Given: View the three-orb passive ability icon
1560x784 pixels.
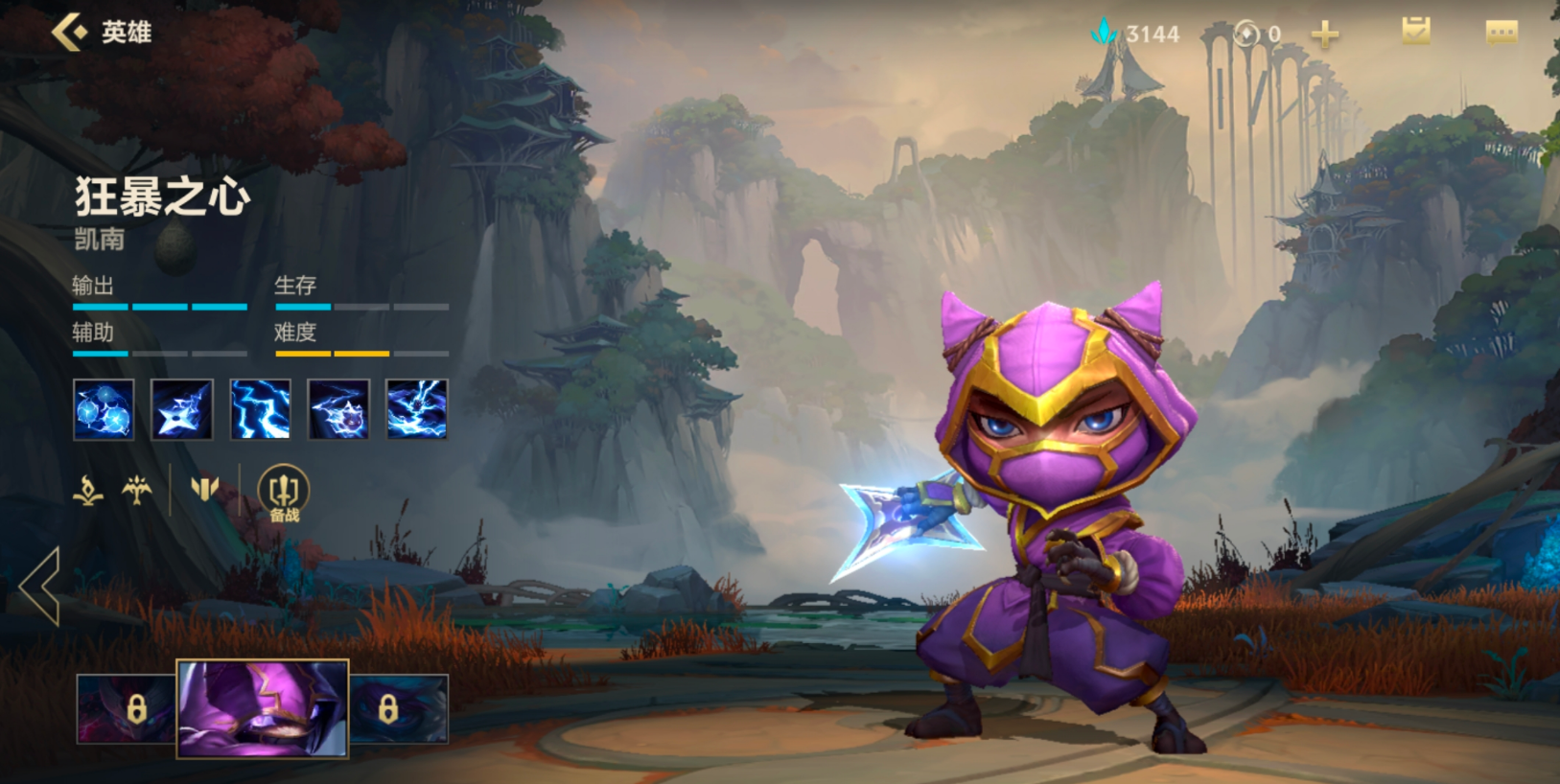Looking at the screenshot, I should pyautogui.click(x=104, y=409).
